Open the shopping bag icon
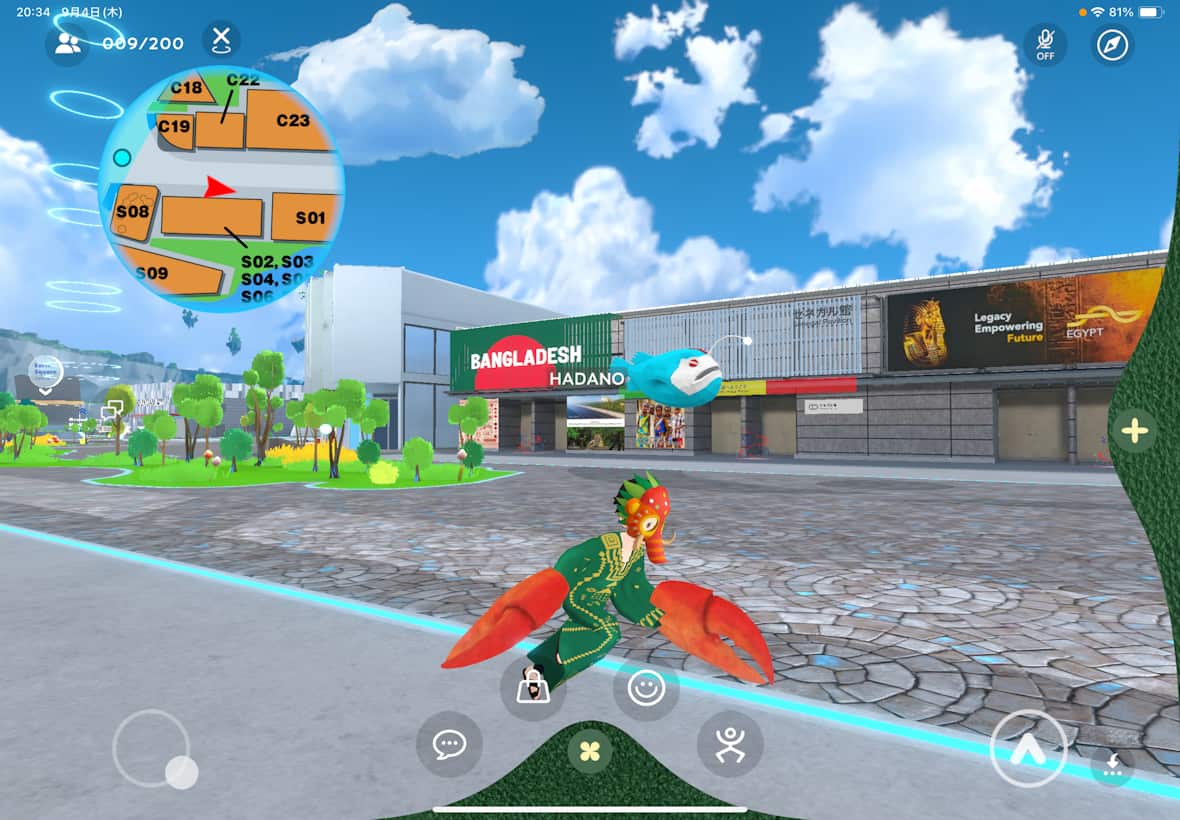The height and width of the screenshot is (820, 1180). click(533, 686)
